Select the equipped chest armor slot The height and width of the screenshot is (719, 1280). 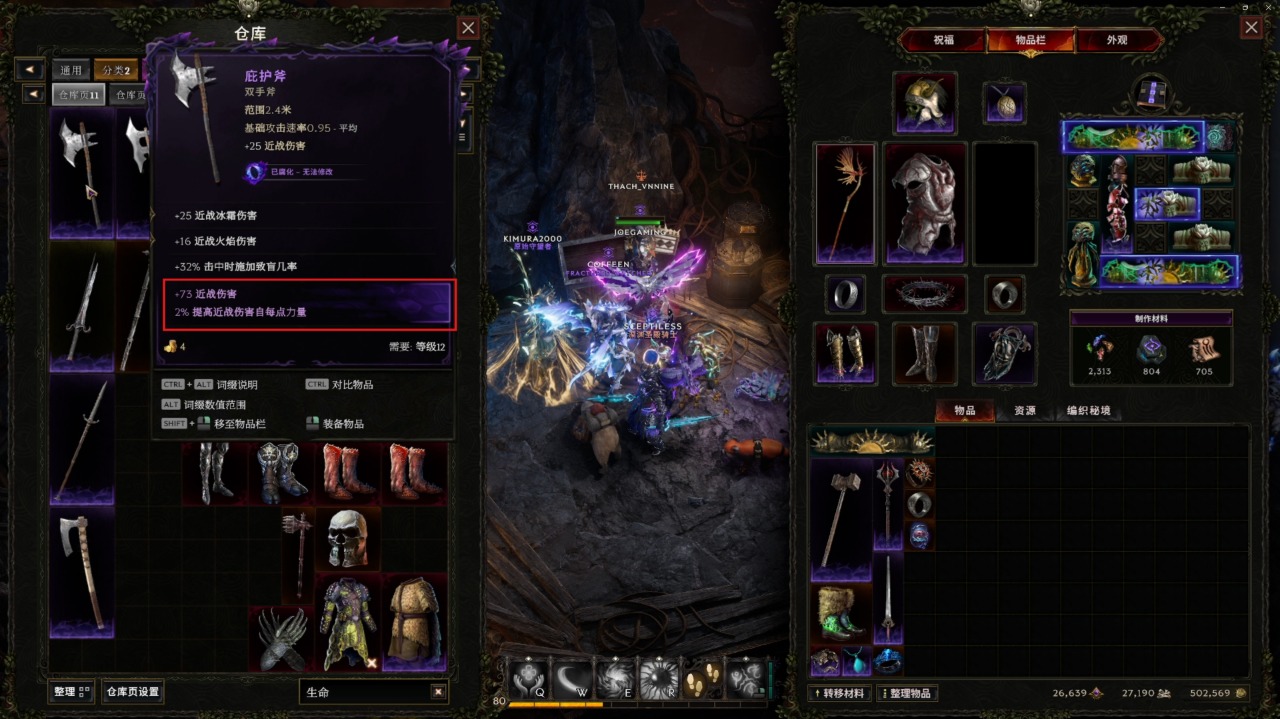point(925,203)
